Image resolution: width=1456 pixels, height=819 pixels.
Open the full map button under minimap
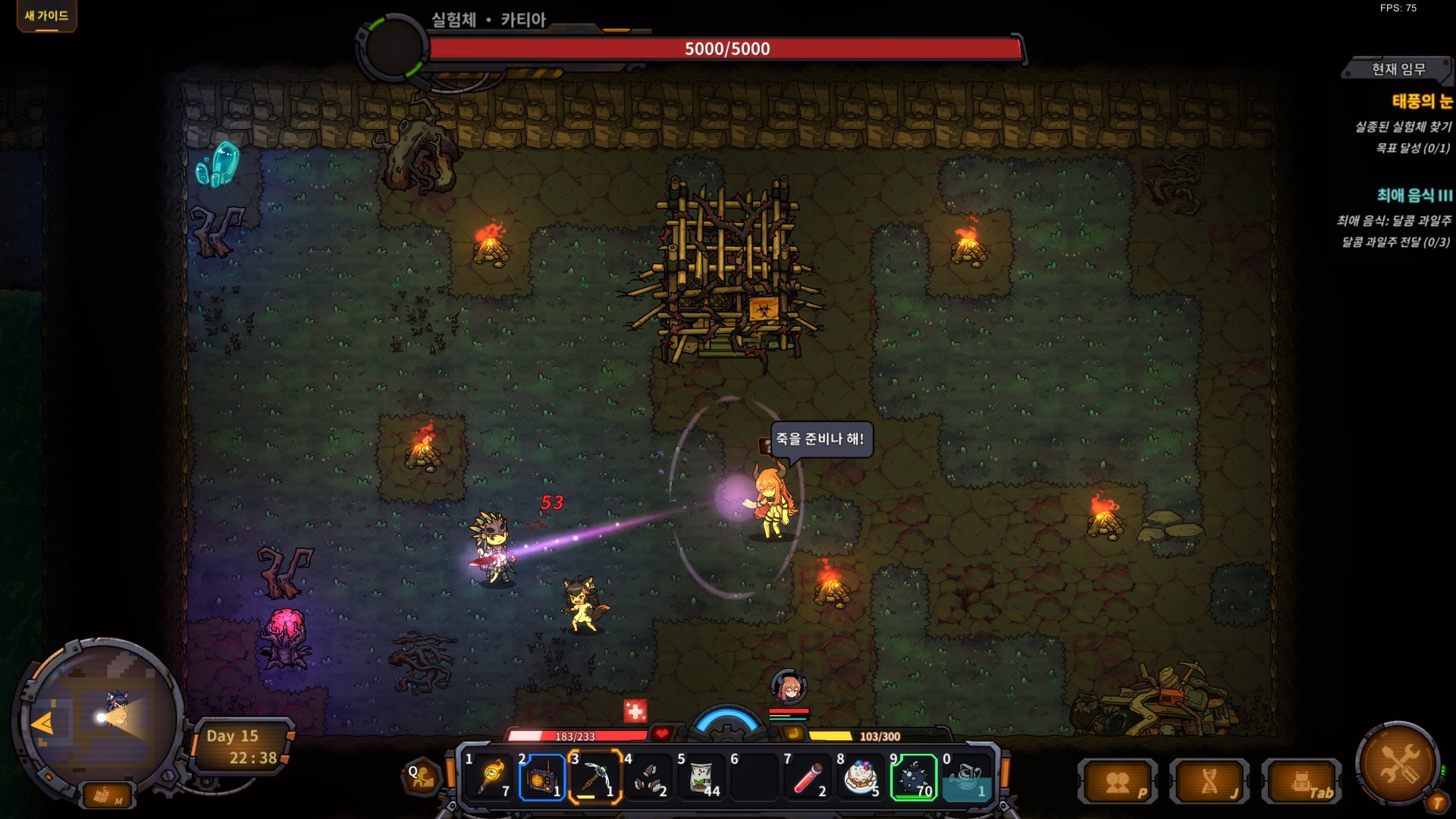pos(105,795)
